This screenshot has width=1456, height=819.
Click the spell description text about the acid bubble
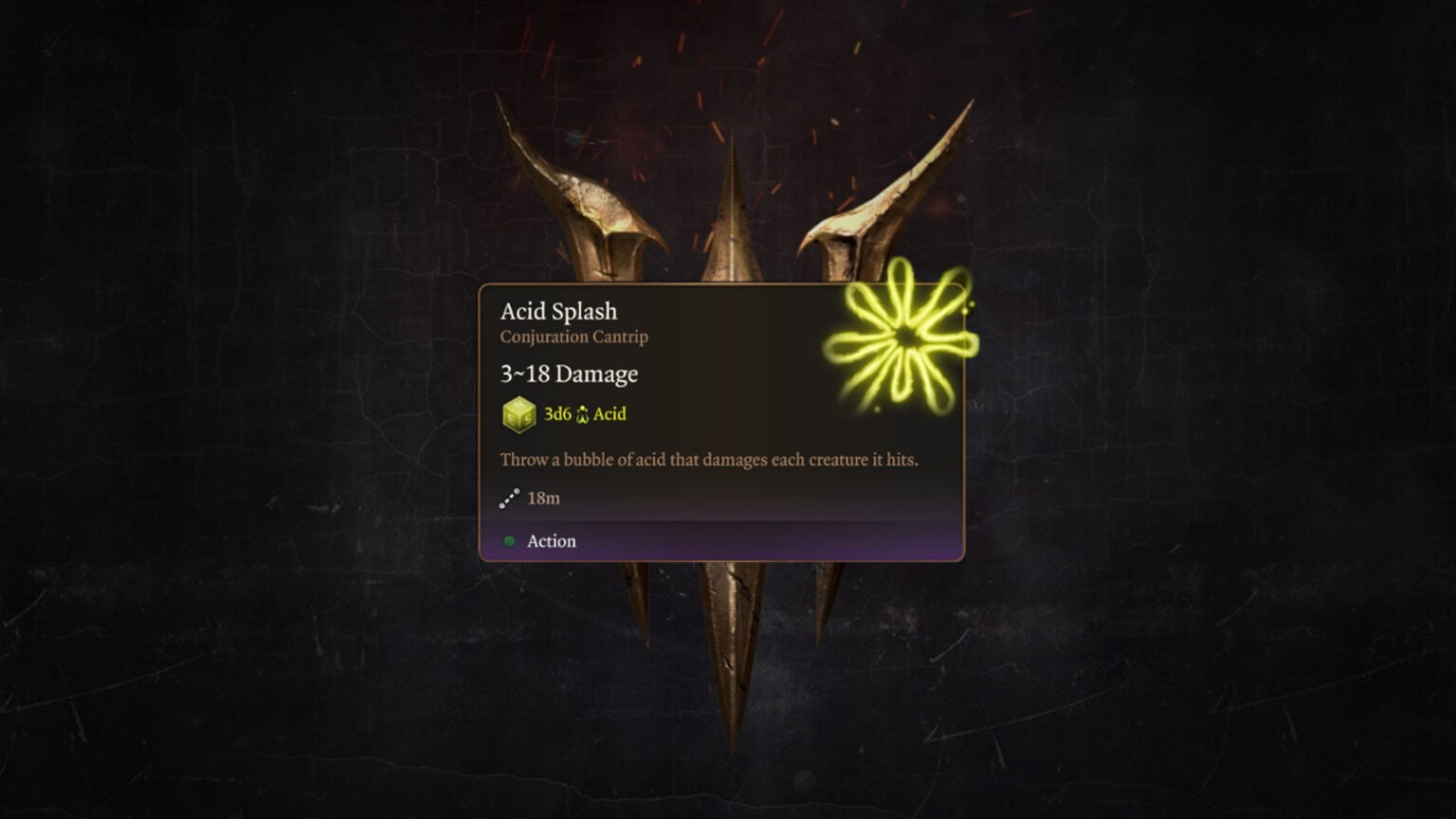click(x=709, y=459)
